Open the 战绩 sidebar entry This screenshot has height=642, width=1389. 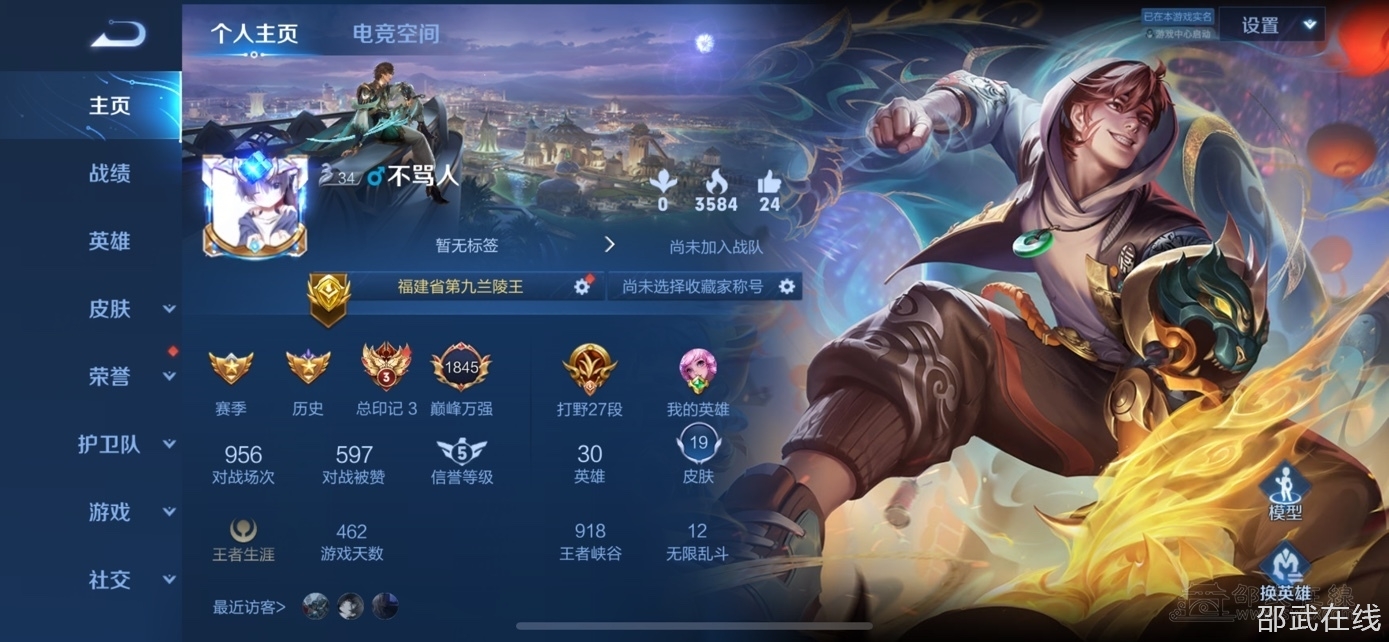[x=109, y=173]
